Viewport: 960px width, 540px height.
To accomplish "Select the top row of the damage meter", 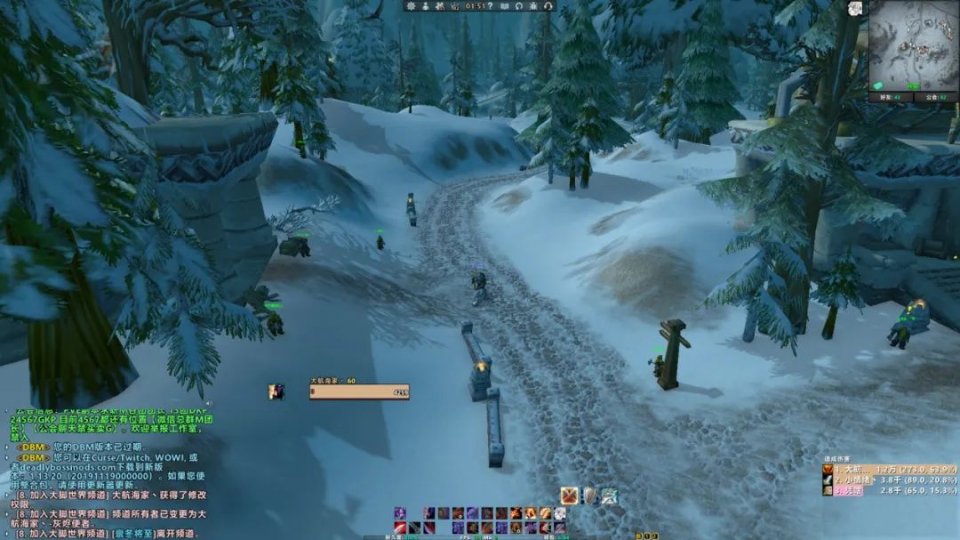I will coord(886,468).
